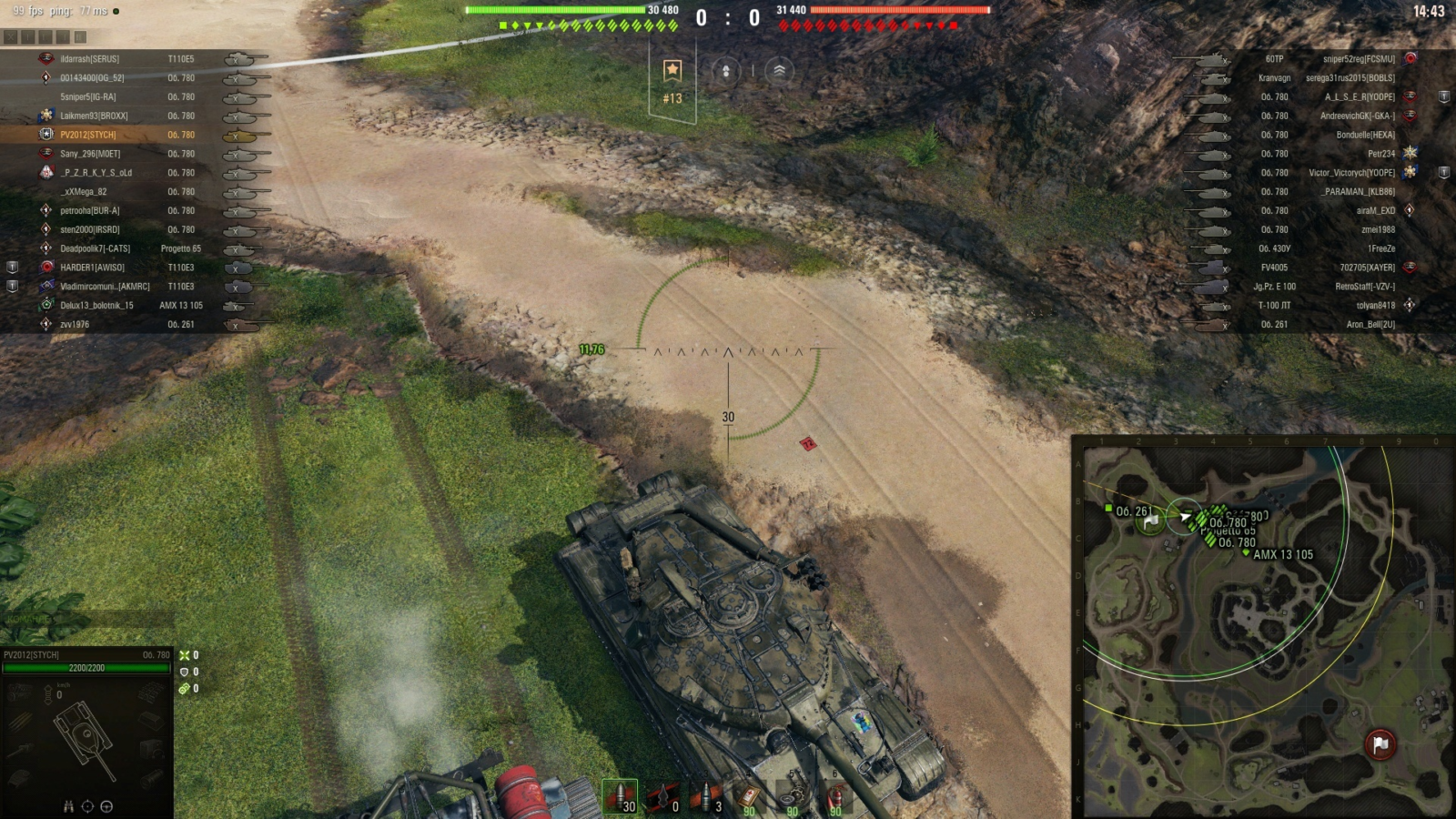Select enemy Aron_Bell[2U] in the Ob. 261
Image resolution: width=1456 pixels, height=819 pixels.
point(1370,325)
